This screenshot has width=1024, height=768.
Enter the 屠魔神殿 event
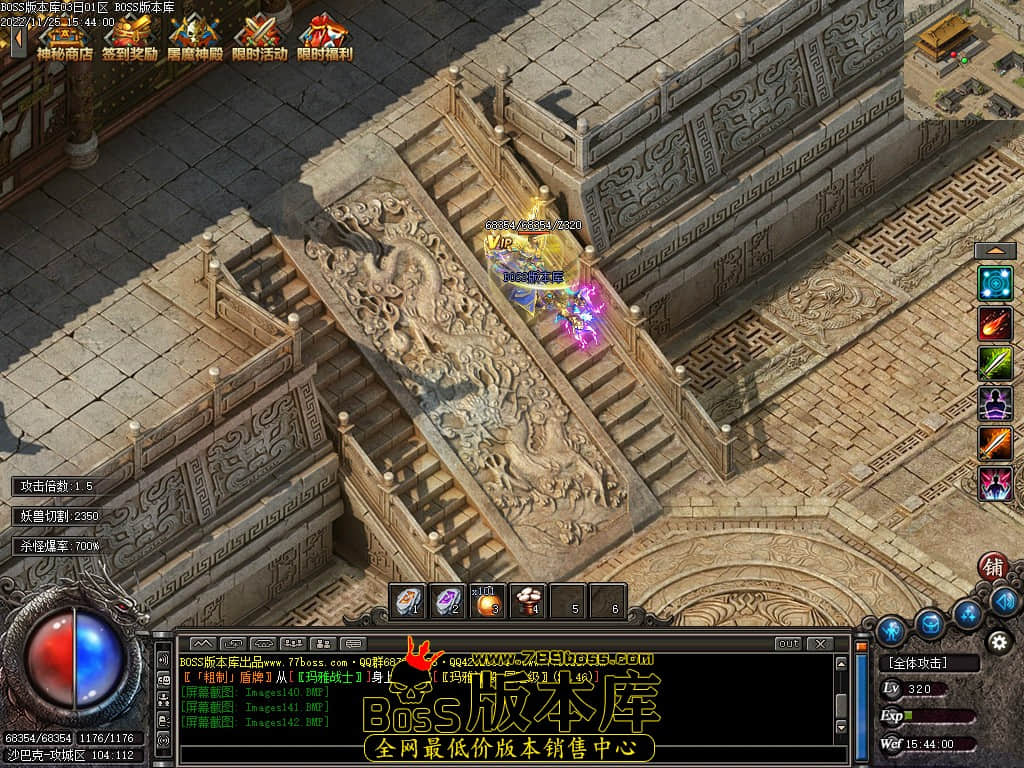[x=194, y=37]
